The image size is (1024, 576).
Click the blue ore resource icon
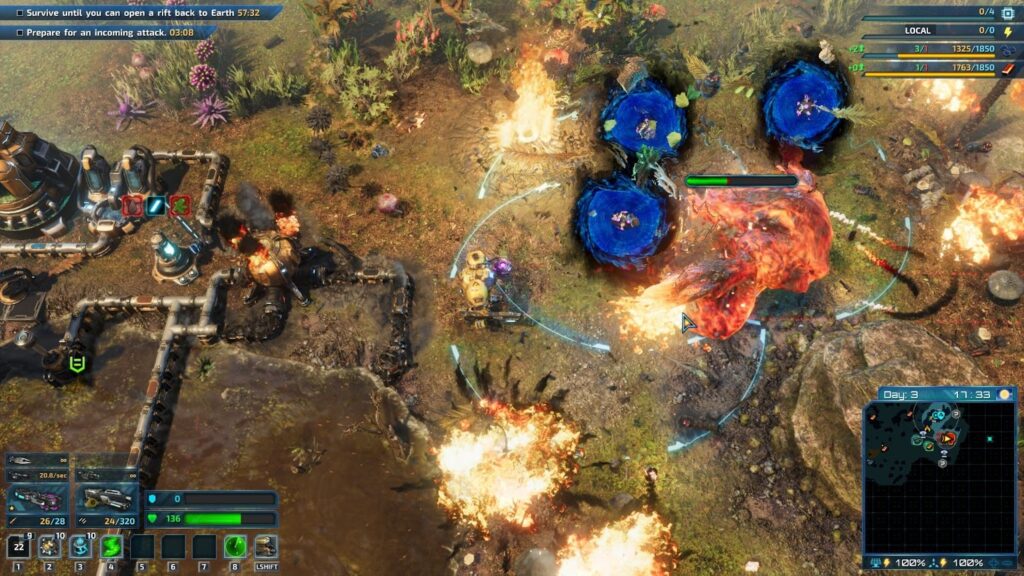pos(1007,49)
